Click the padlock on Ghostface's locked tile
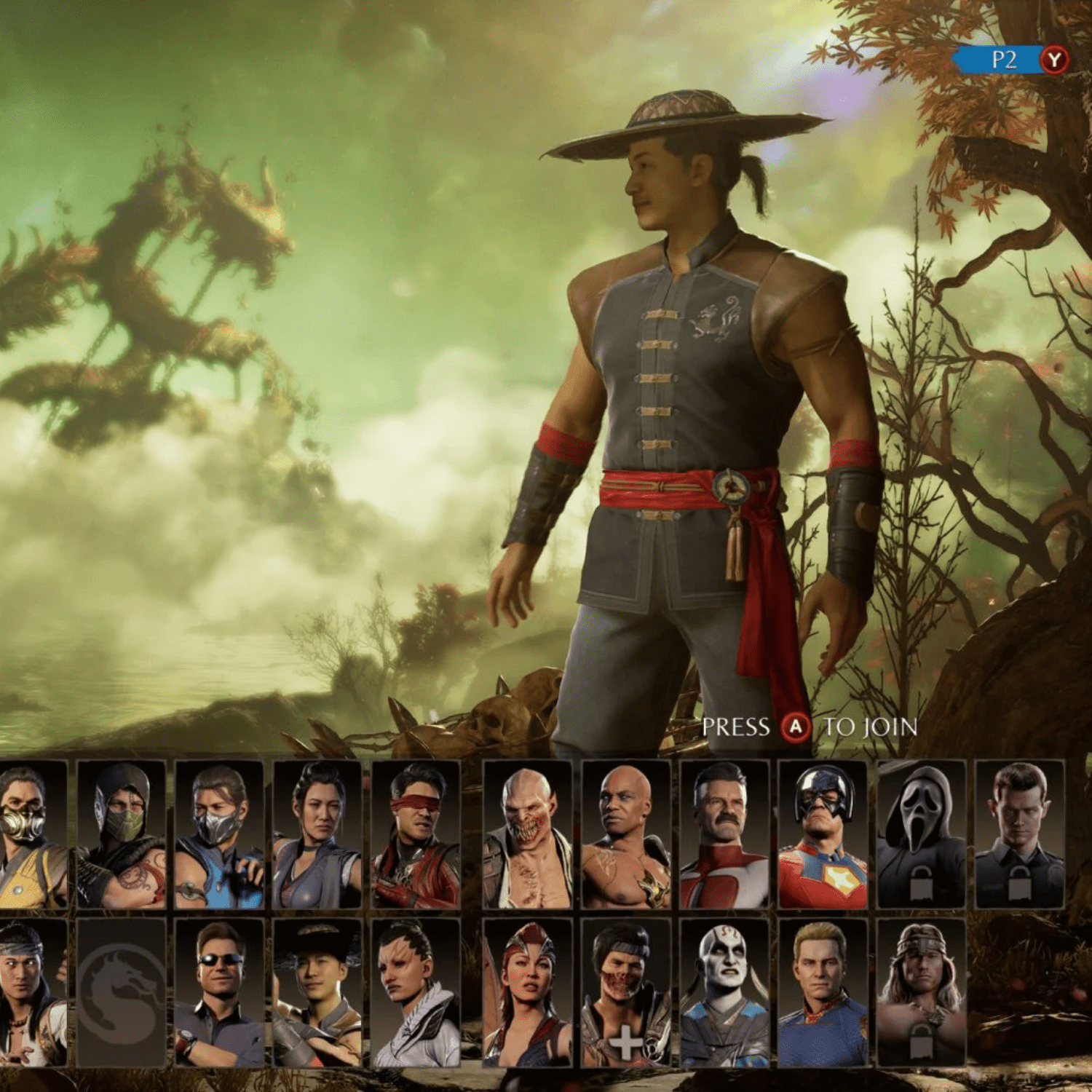Viewport: 1092px width, 1092px height. pos(922,884)
